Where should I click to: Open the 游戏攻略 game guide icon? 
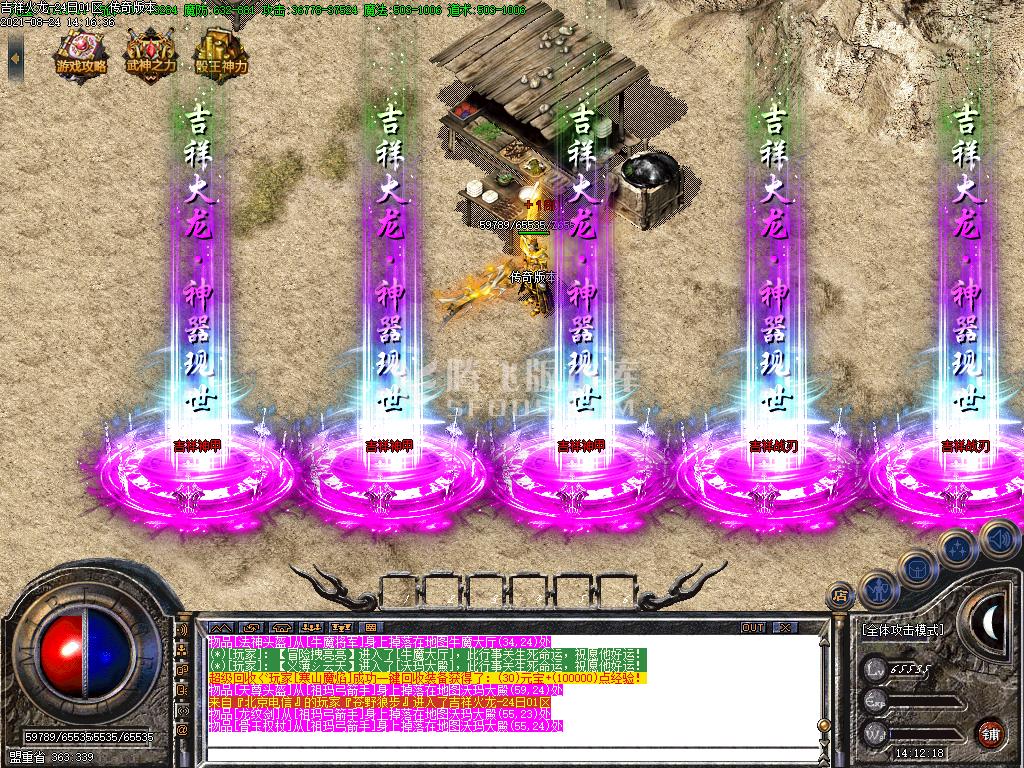[x=82, y=51]
